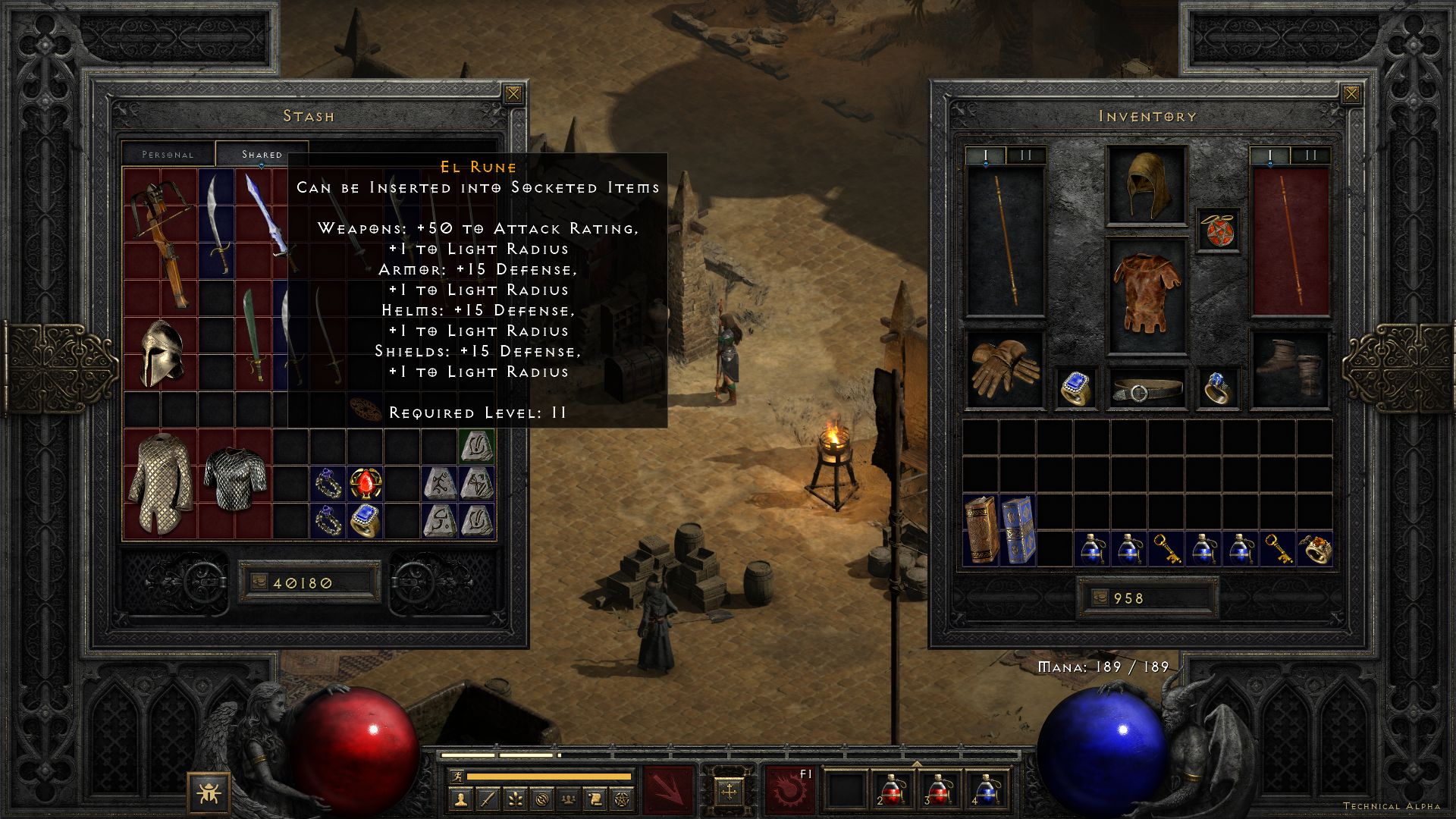Click the equipped leather gloves

(x=1004, y=370)
